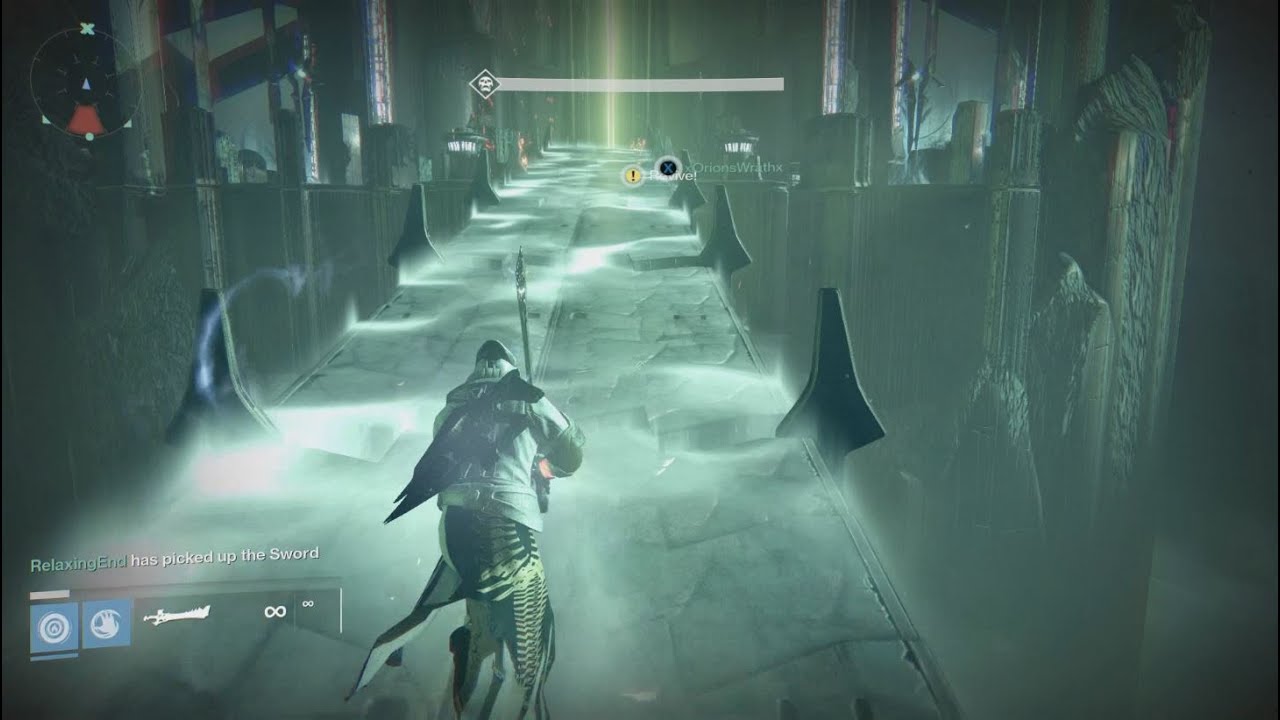Click the red enemy blip on the radar
Viewport: 1280px width, 720px height.
86,119
